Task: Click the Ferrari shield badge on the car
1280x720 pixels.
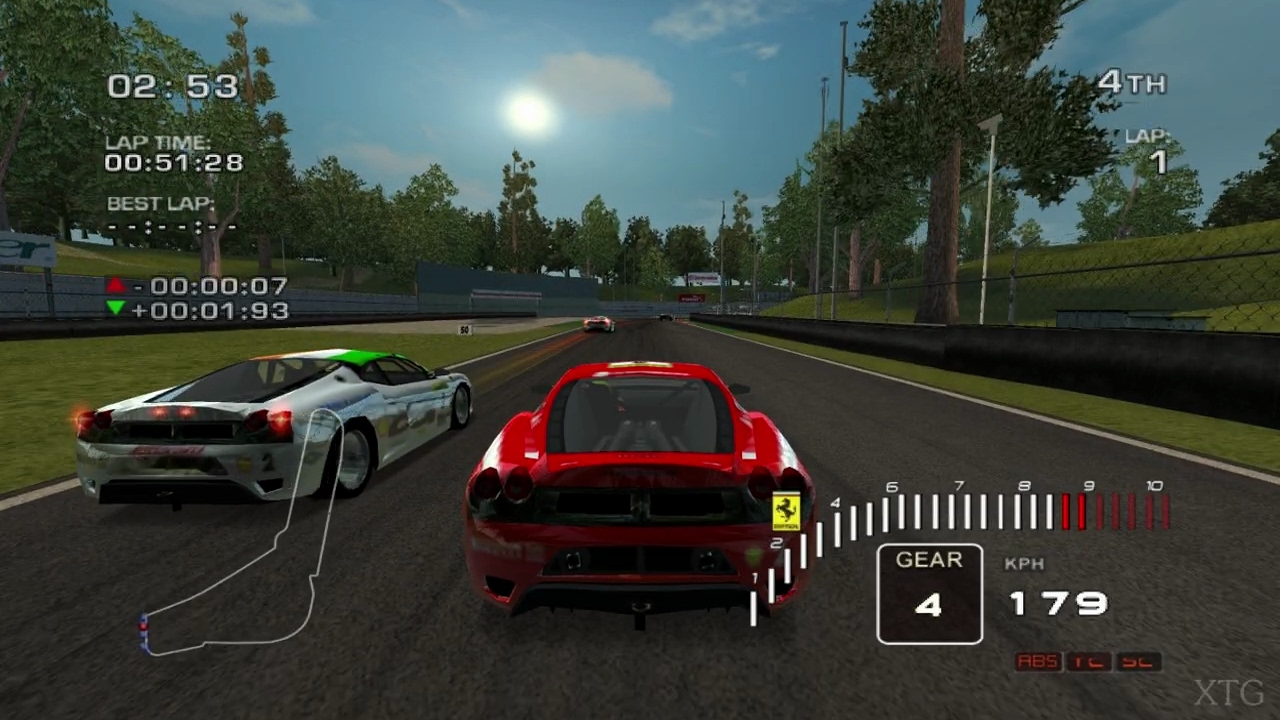Action: pos(786,511)
